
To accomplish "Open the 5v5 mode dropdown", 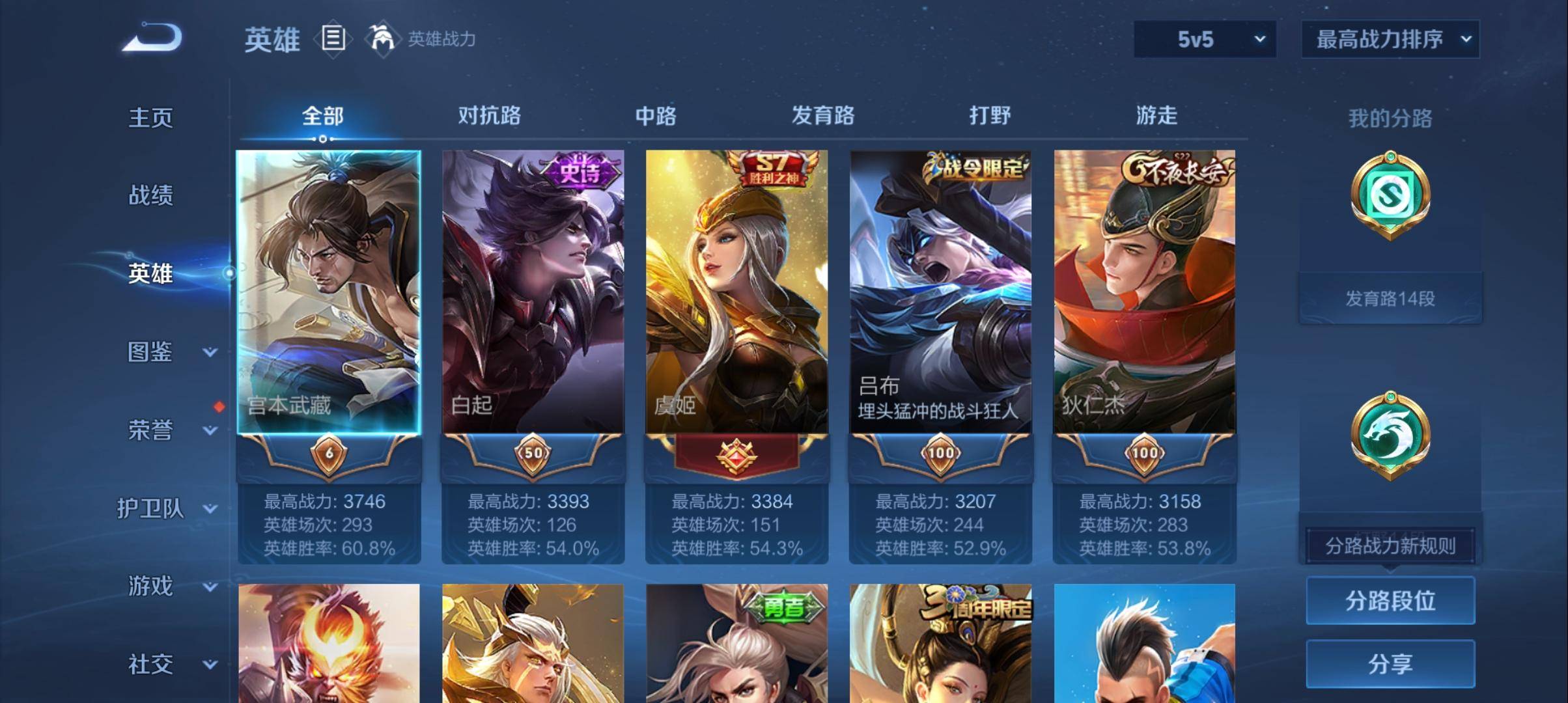I will (1203, 39).
